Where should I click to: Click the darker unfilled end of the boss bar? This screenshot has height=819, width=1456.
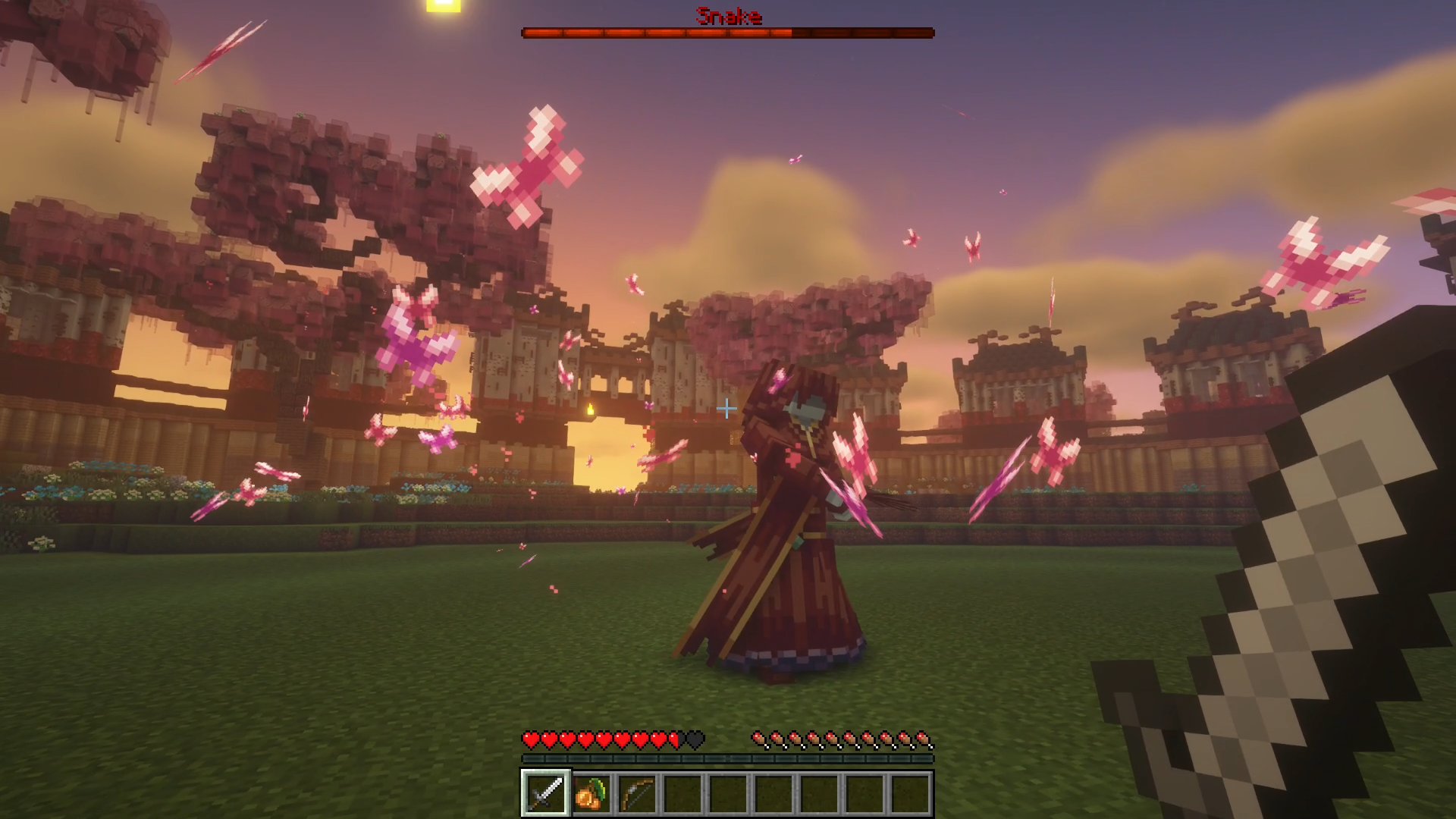(x=864, y=33)
